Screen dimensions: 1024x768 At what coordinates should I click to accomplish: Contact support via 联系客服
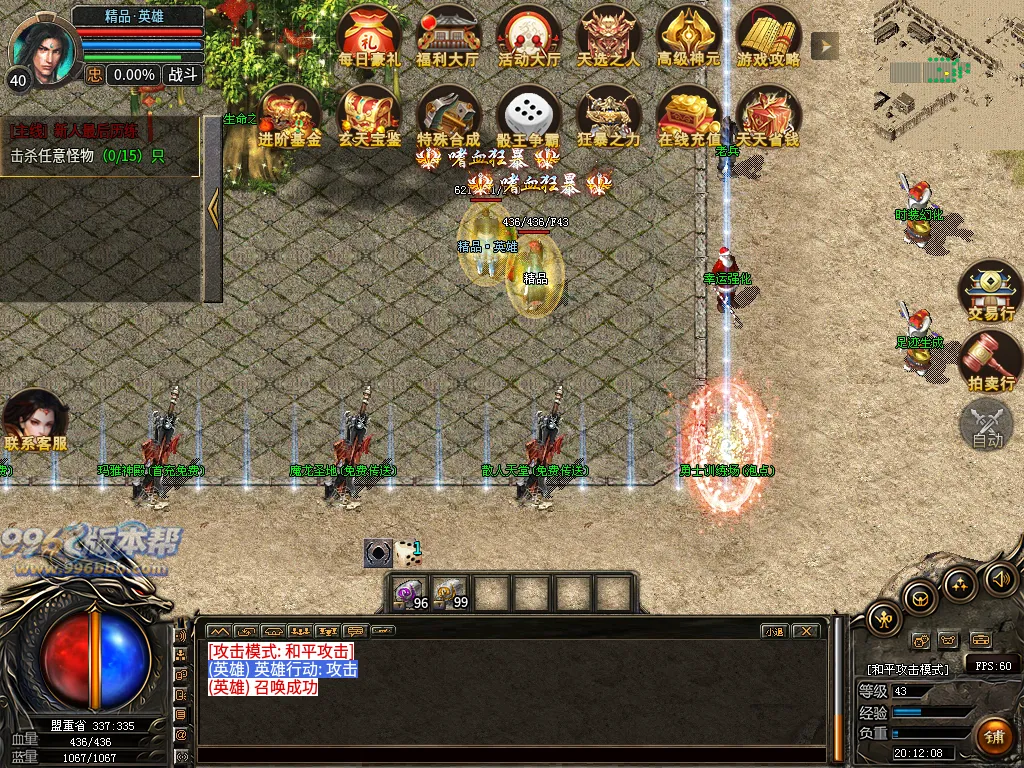click(37, 420)
